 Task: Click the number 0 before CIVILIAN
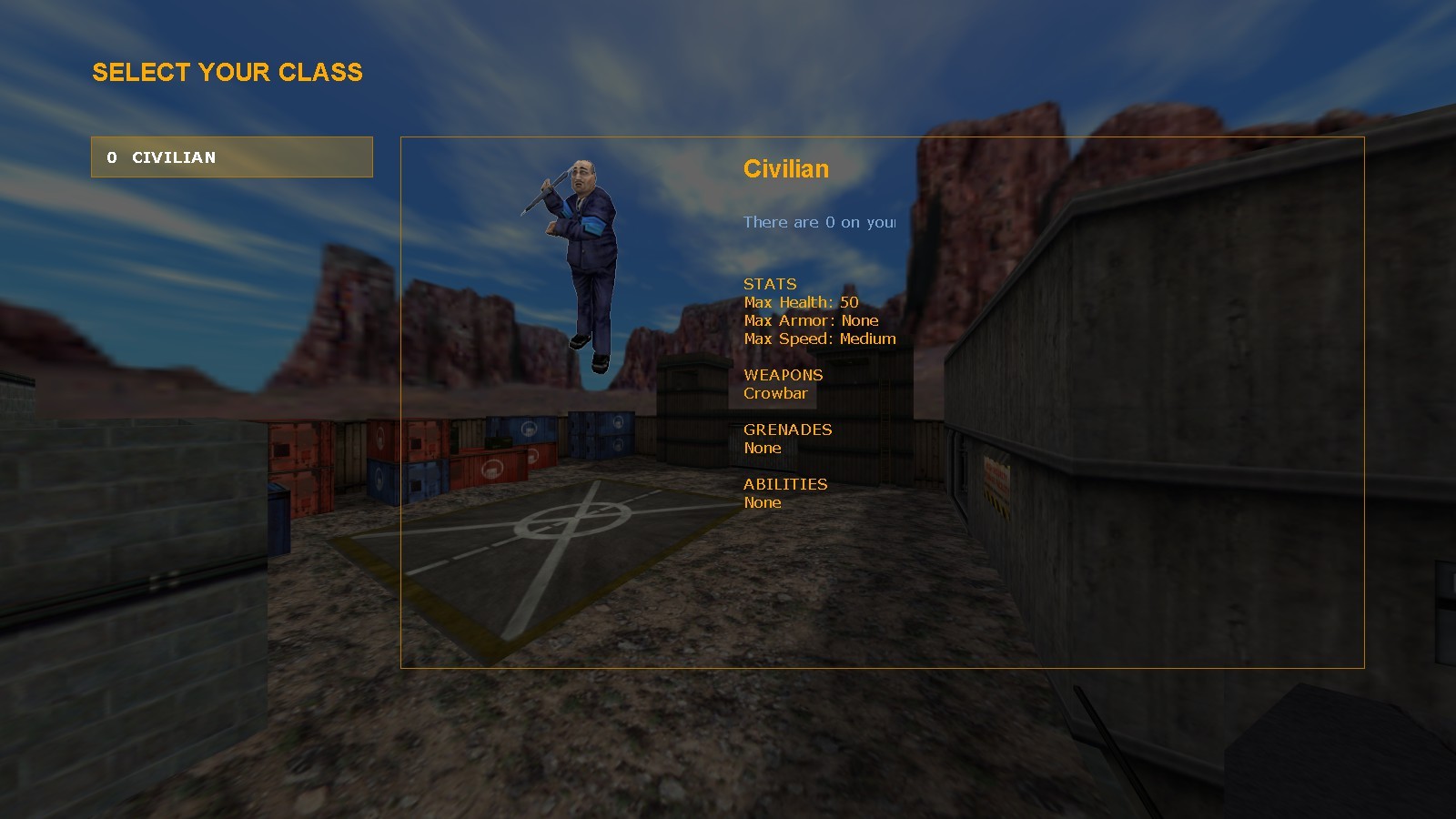tap(113, 157)
